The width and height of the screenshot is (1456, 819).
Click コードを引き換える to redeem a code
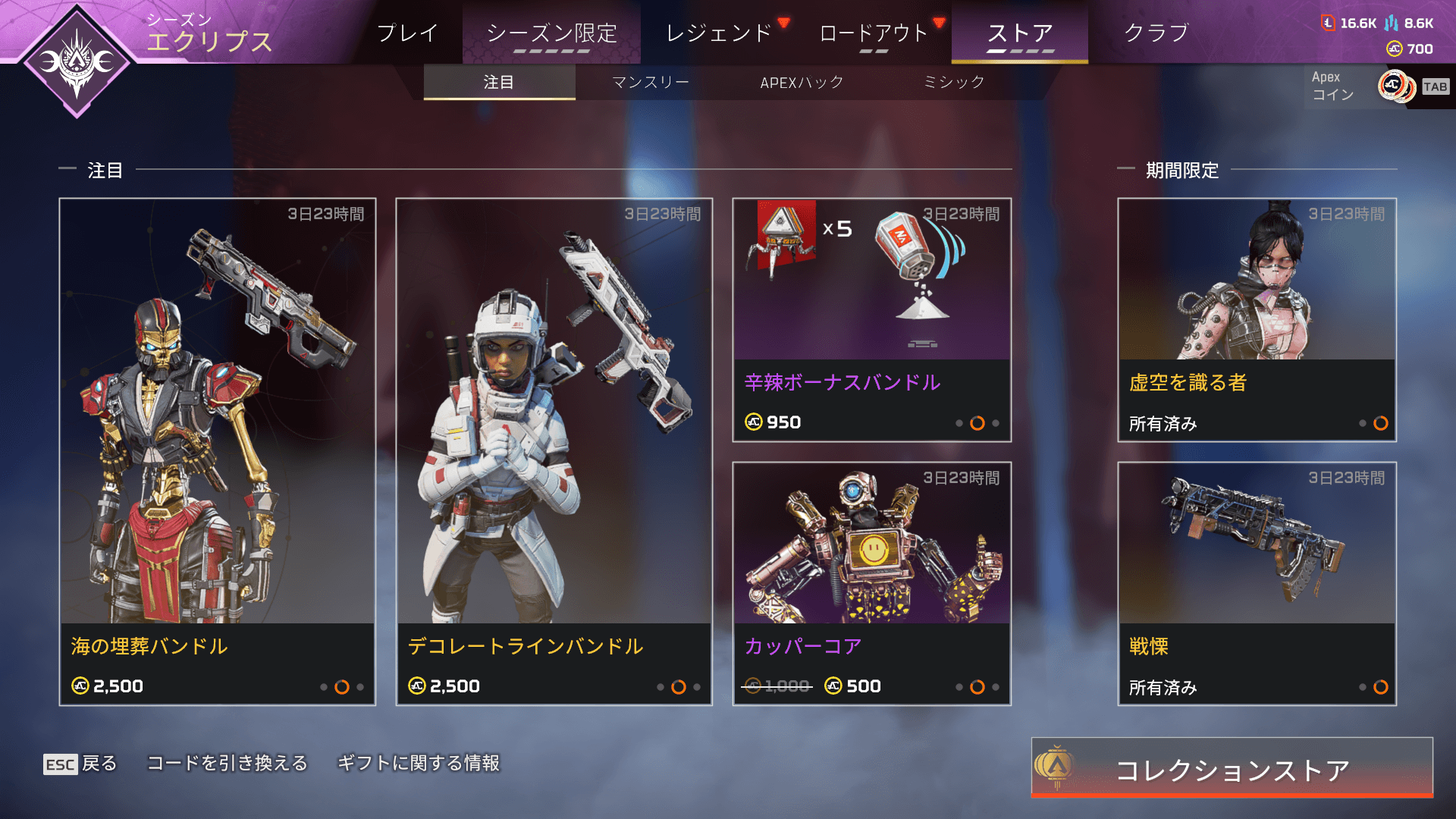[x=227, y=763]
